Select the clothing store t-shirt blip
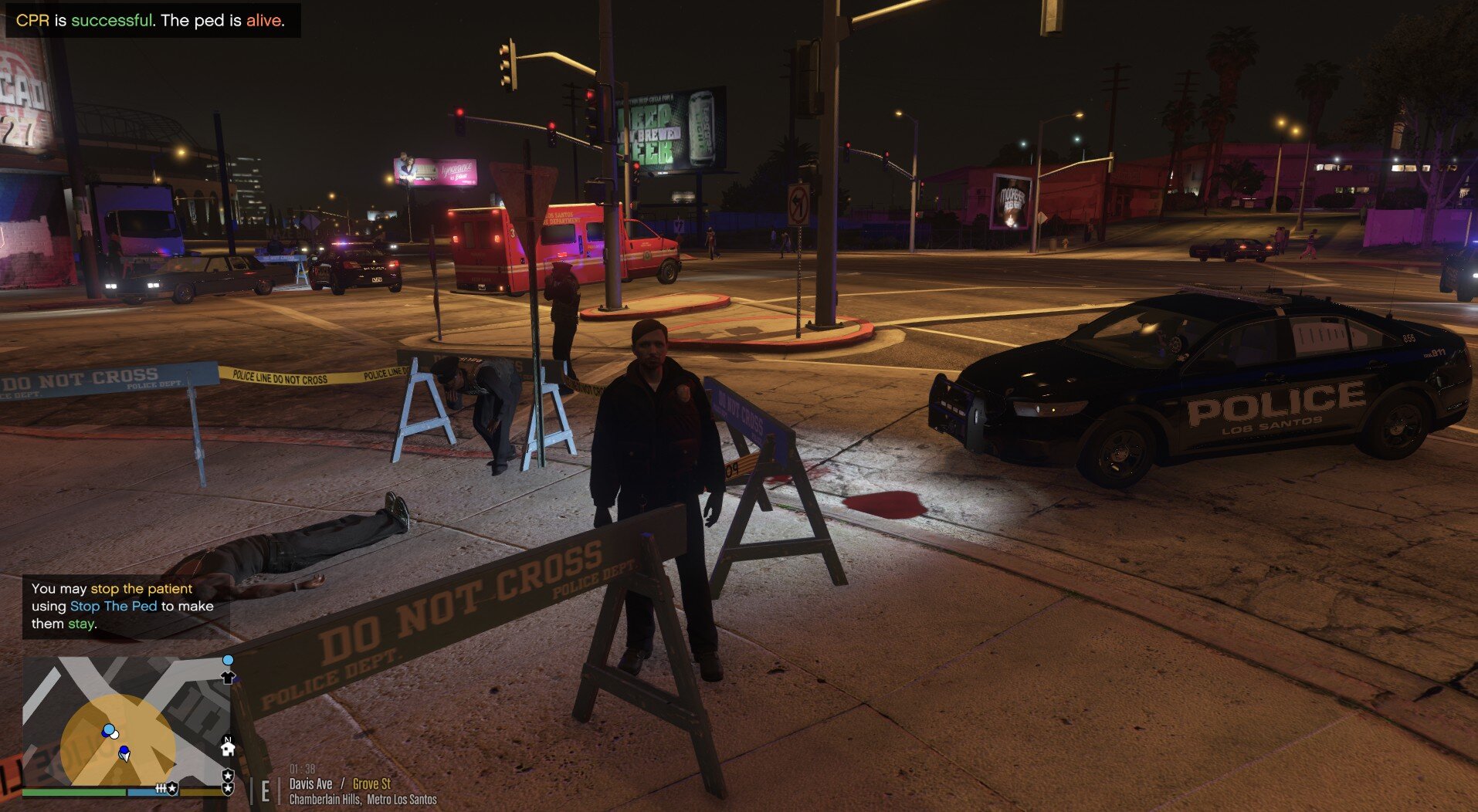This screenshot has height=812, width=1478. pos(227,678)
